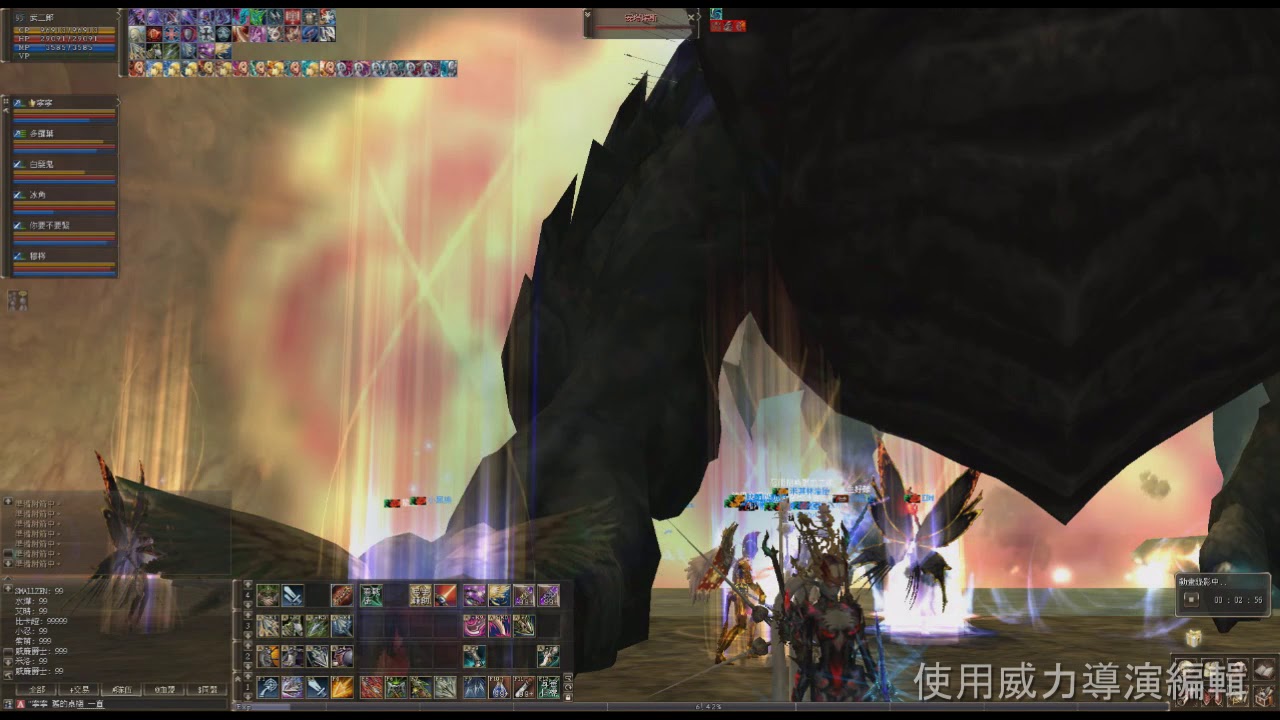1280x720 pixels.
Task: Open the gold gift box notification
Action: point(1193,638)
